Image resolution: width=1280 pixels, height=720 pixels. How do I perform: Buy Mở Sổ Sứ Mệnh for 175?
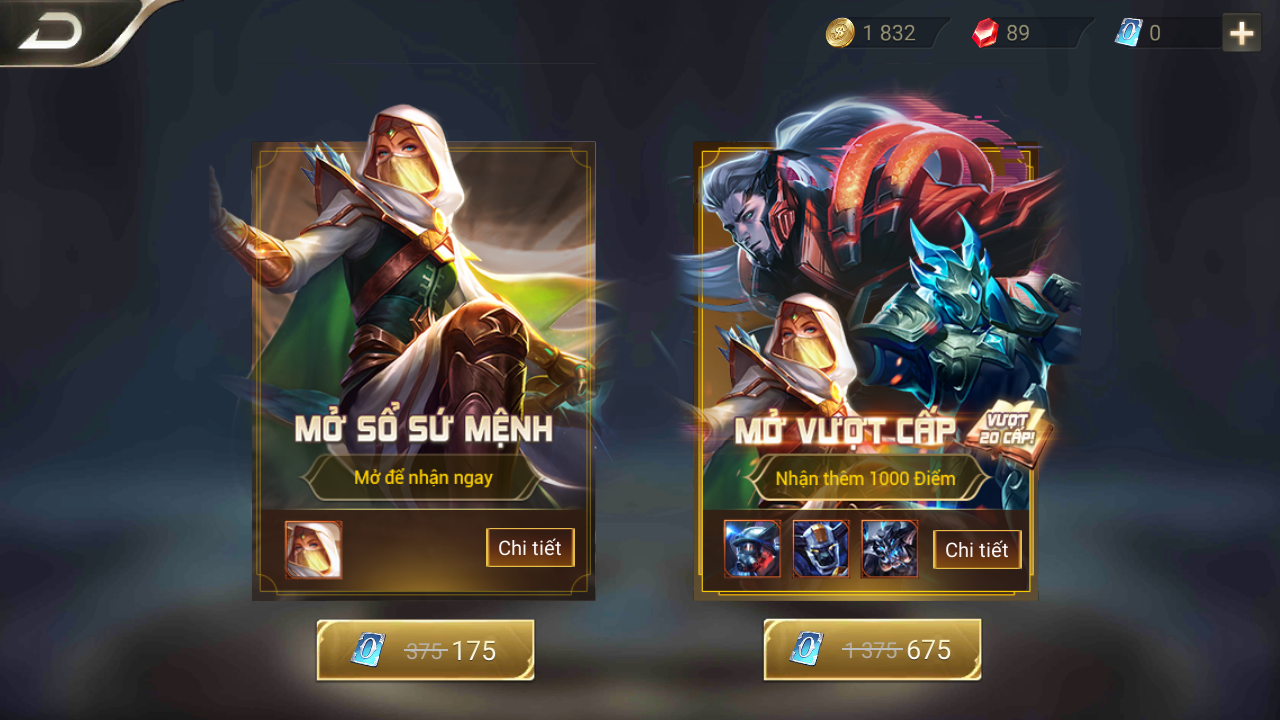pyautogui.click(x=425, y=650)
